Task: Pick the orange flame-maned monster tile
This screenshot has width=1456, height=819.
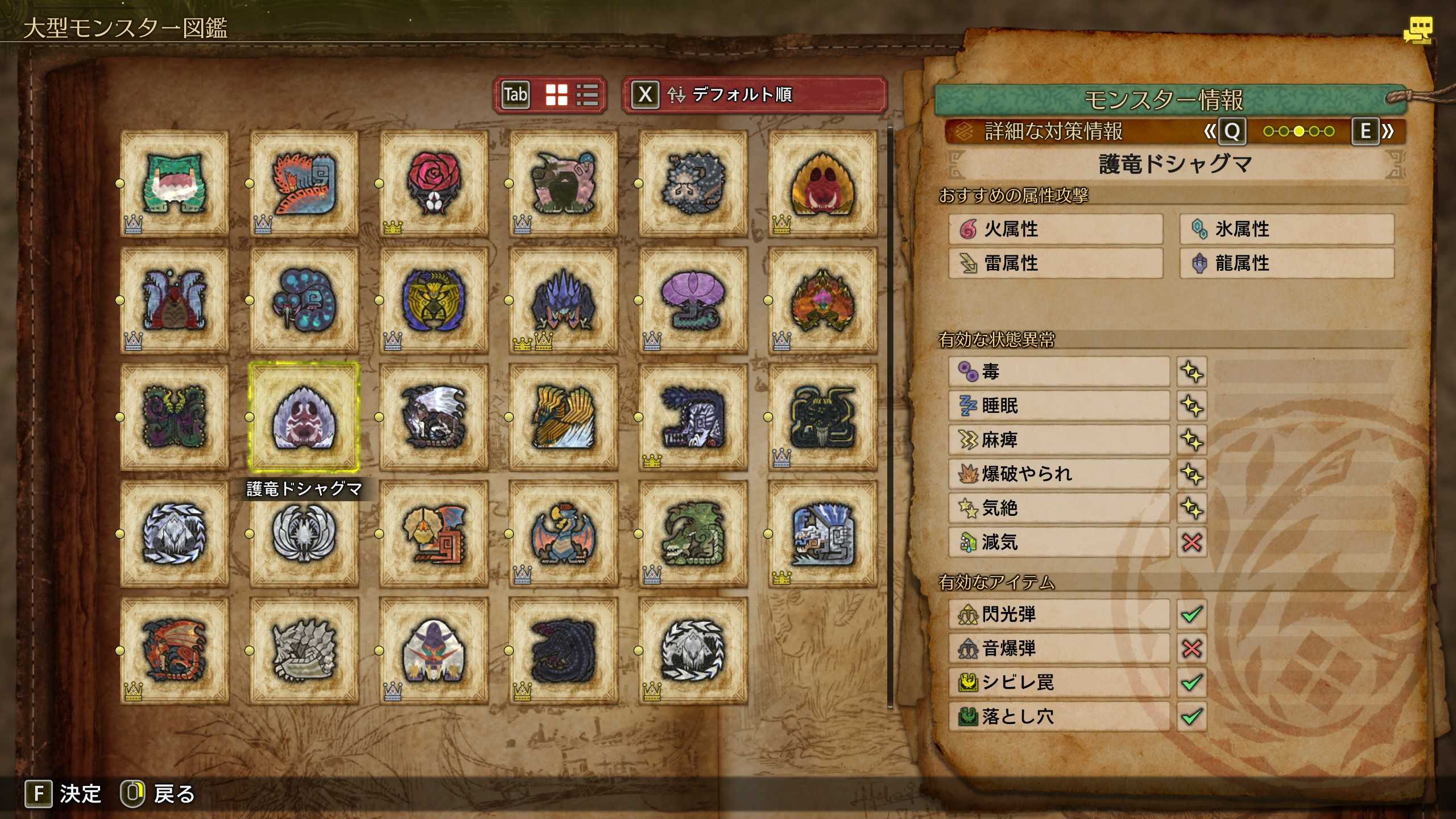Action: (822, 300)
